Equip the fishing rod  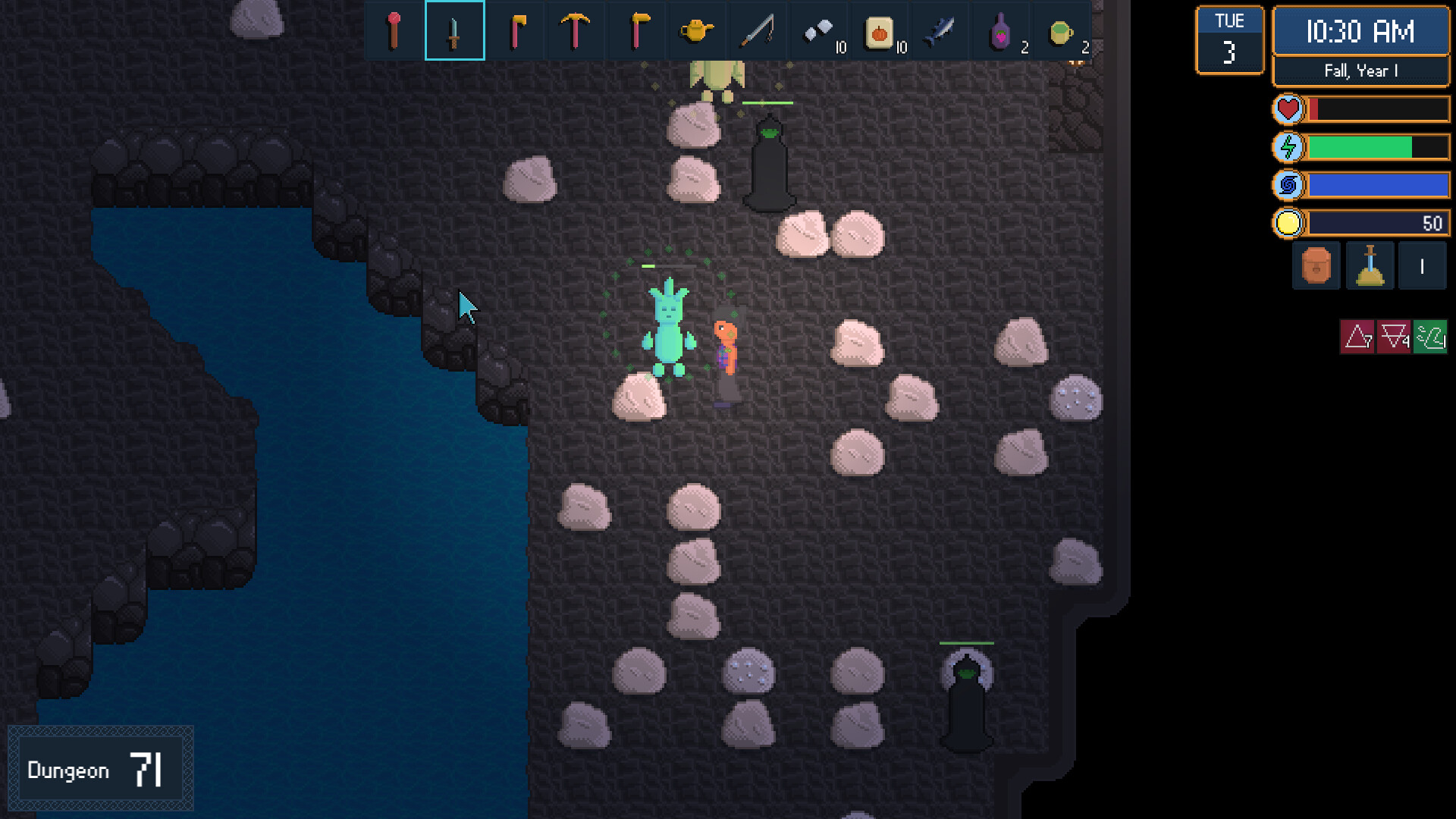758,30
